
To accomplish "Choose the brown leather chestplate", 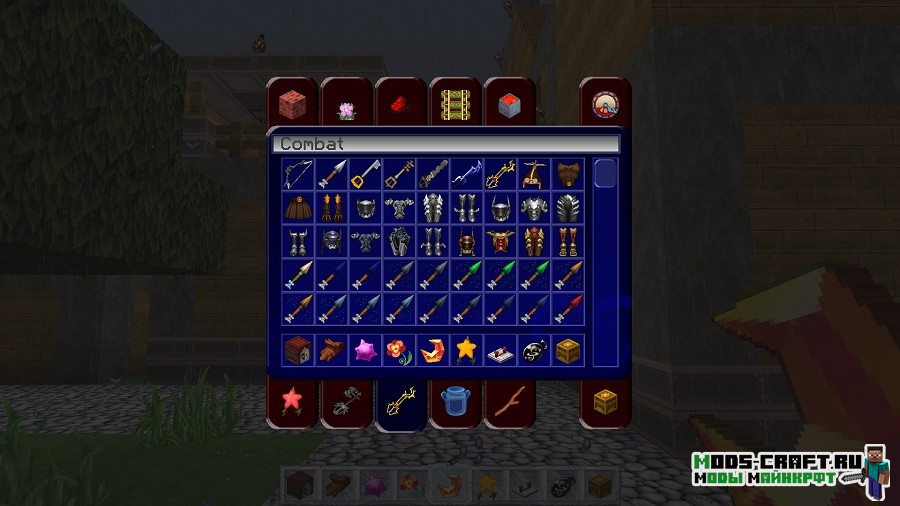I will 569,174.
